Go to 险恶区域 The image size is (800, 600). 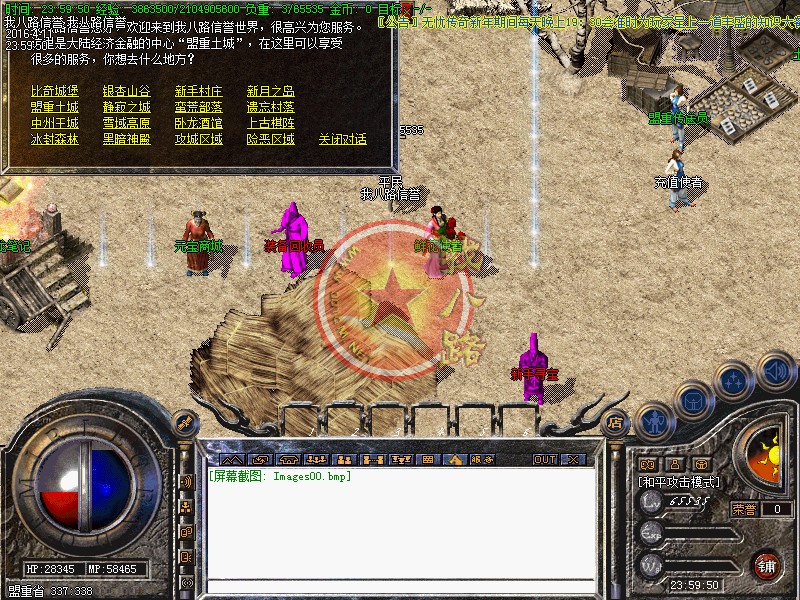point(270,139)
